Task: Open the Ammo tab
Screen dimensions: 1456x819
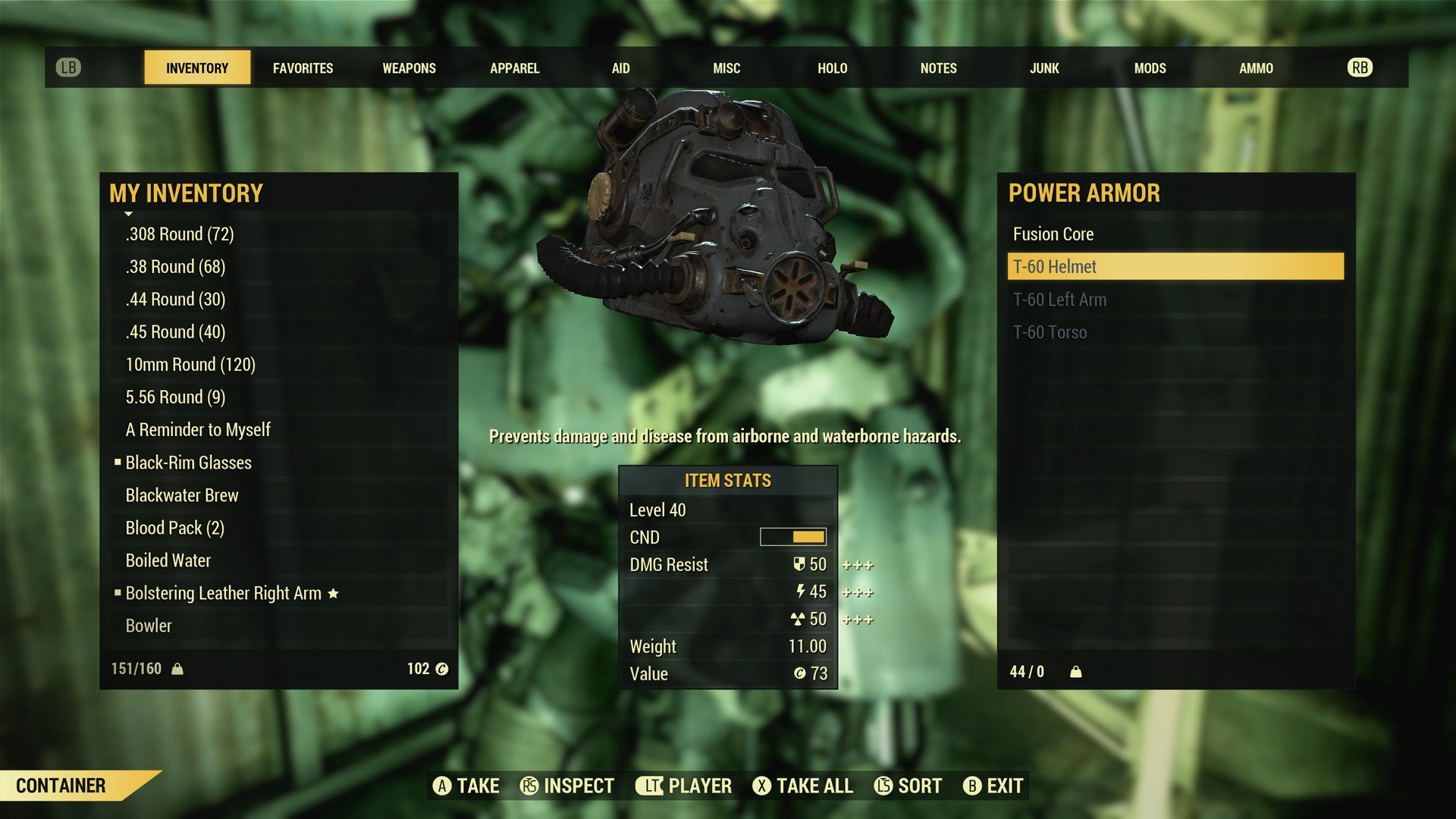Action: coord(1256,68)
